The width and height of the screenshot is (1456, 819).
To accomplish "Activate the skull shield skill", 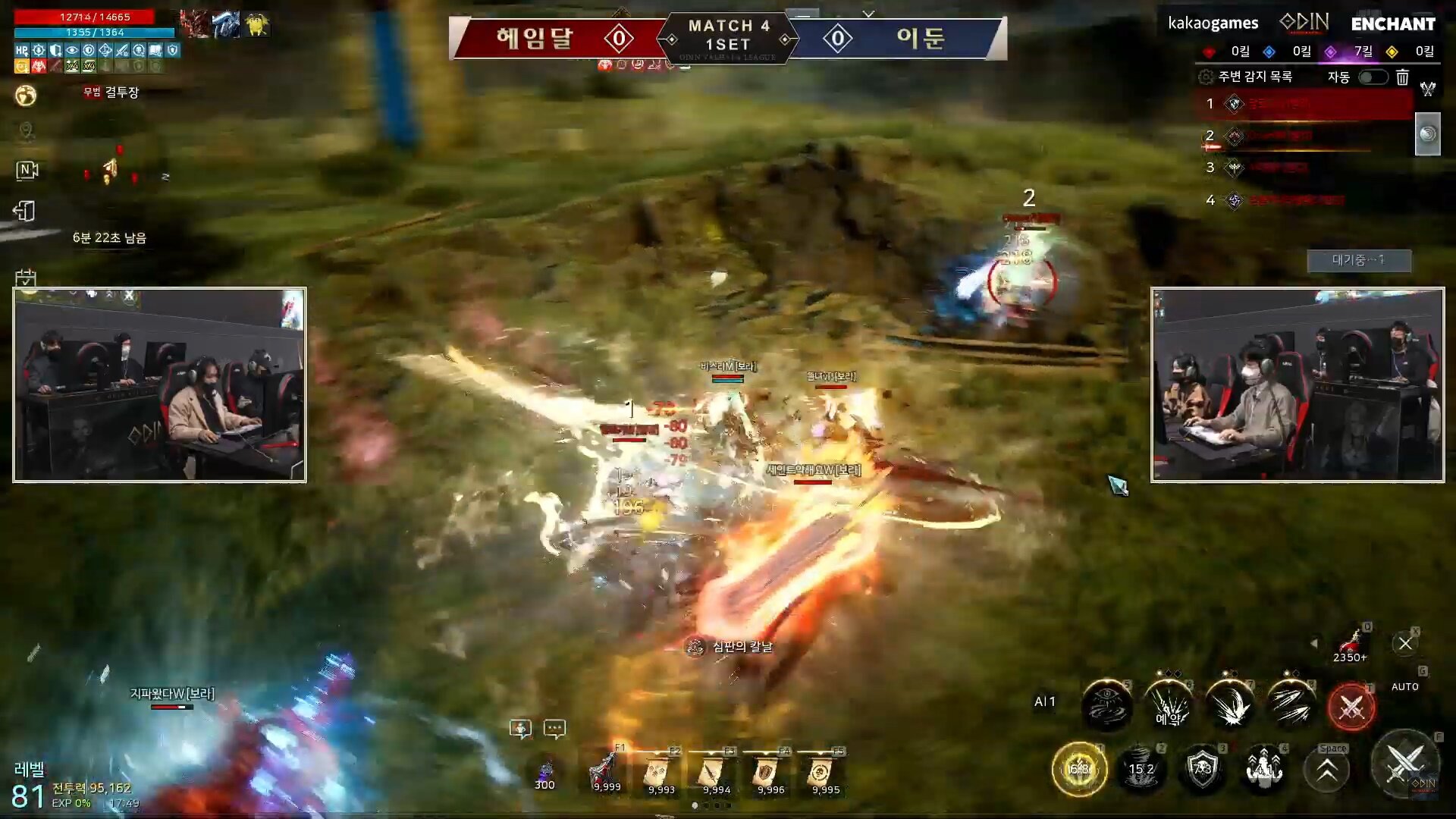I will tap(1202, 769).
